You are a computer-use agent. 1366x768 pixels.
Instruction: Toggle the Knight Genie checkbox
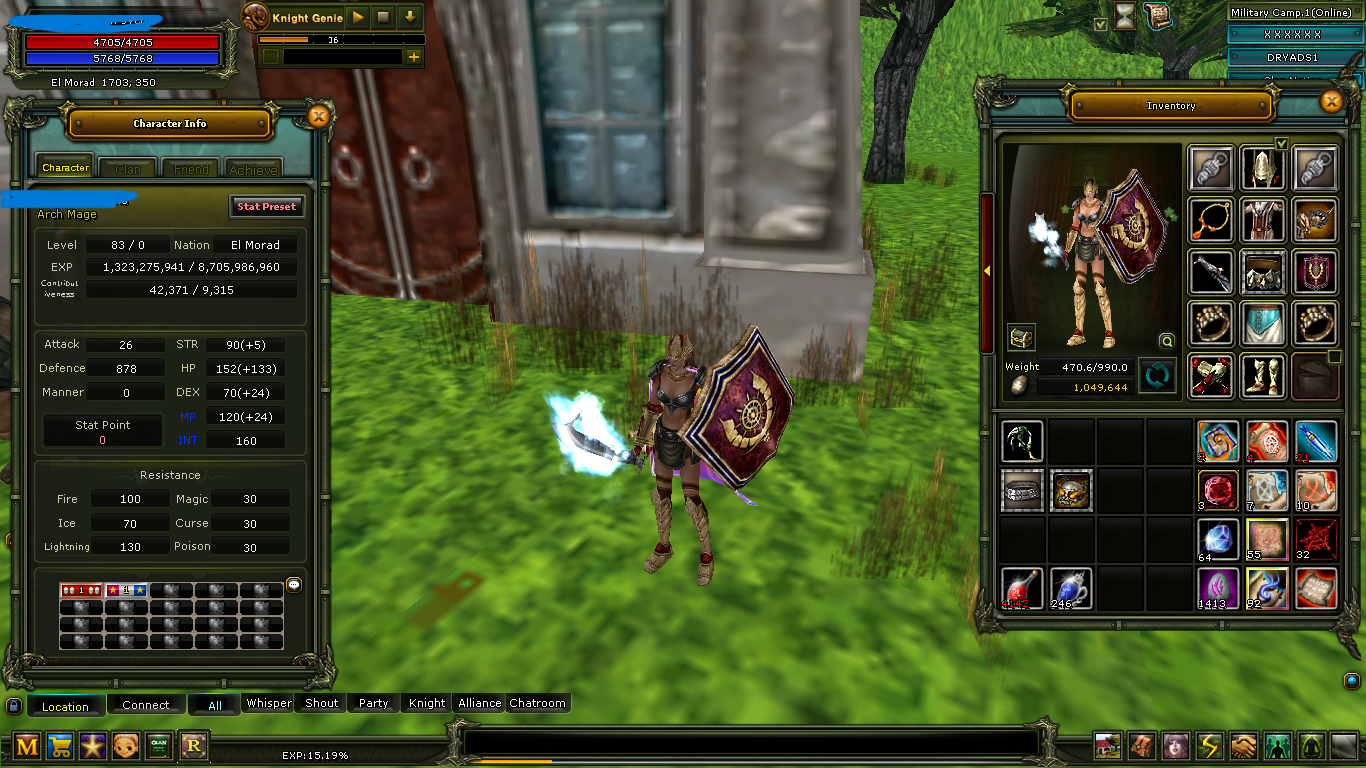coord(270,57)
